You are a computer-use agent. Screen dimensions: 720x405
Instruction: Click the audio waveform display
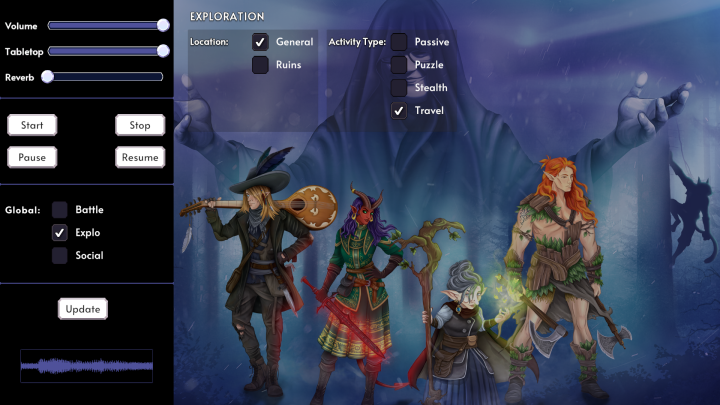point(86,366)
